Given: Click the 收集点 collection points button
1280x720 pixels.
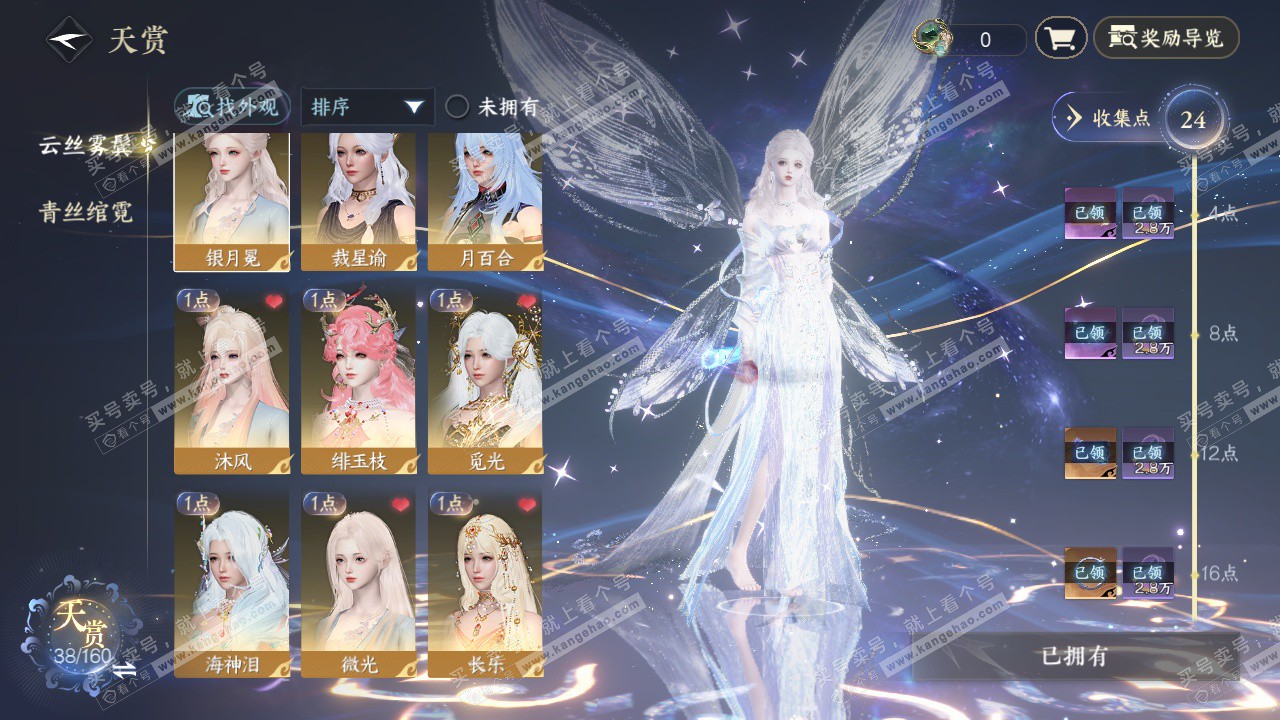Looking at the screenshot, I should [1109, 118].
